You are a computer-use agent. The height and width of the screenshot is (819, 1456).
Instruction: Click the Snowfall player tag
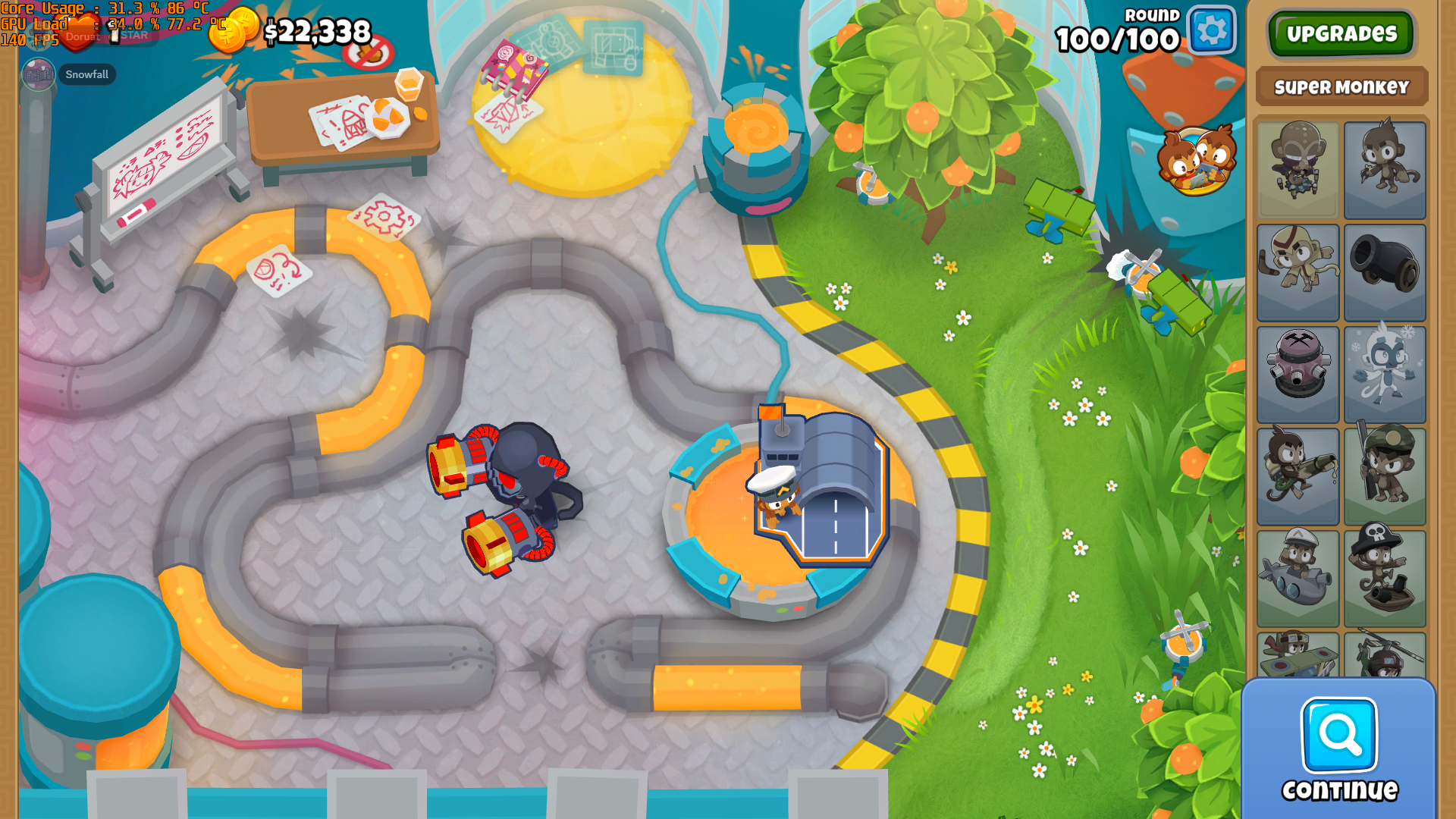tap(86, 74)
